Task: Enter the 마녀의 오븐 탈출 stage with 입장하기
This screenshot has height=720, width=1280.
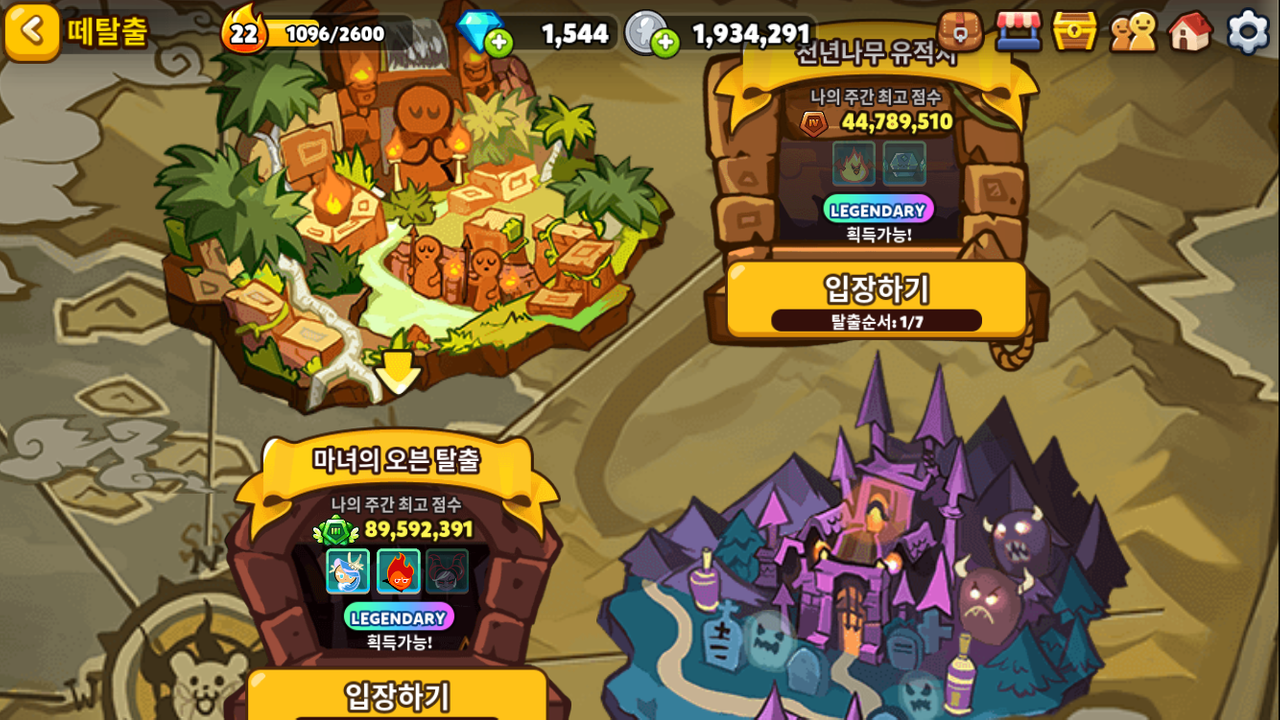Action: point(397,696)
